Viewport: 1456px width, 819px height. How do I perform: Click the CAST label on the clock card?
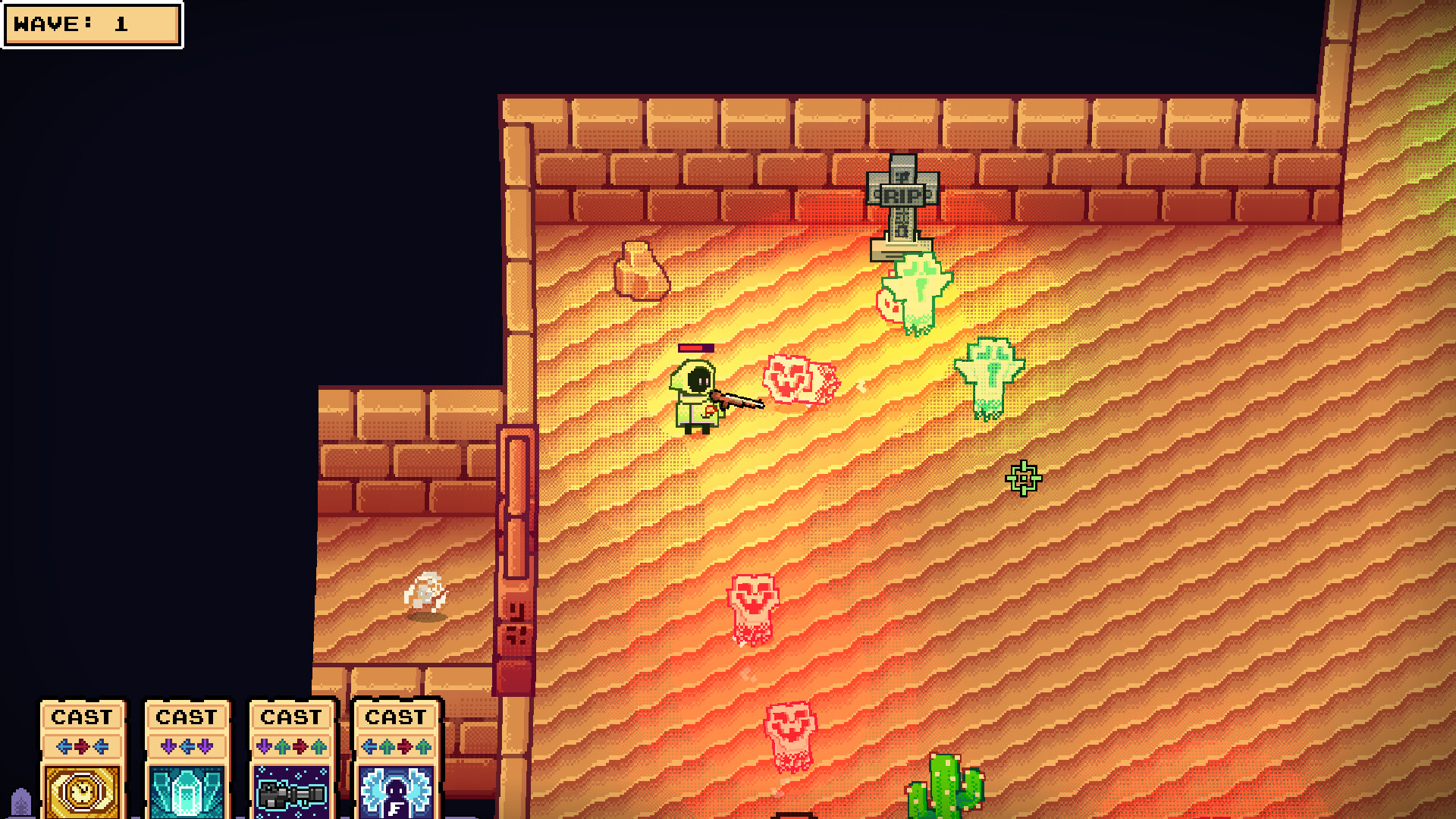[x=82, y=717]
